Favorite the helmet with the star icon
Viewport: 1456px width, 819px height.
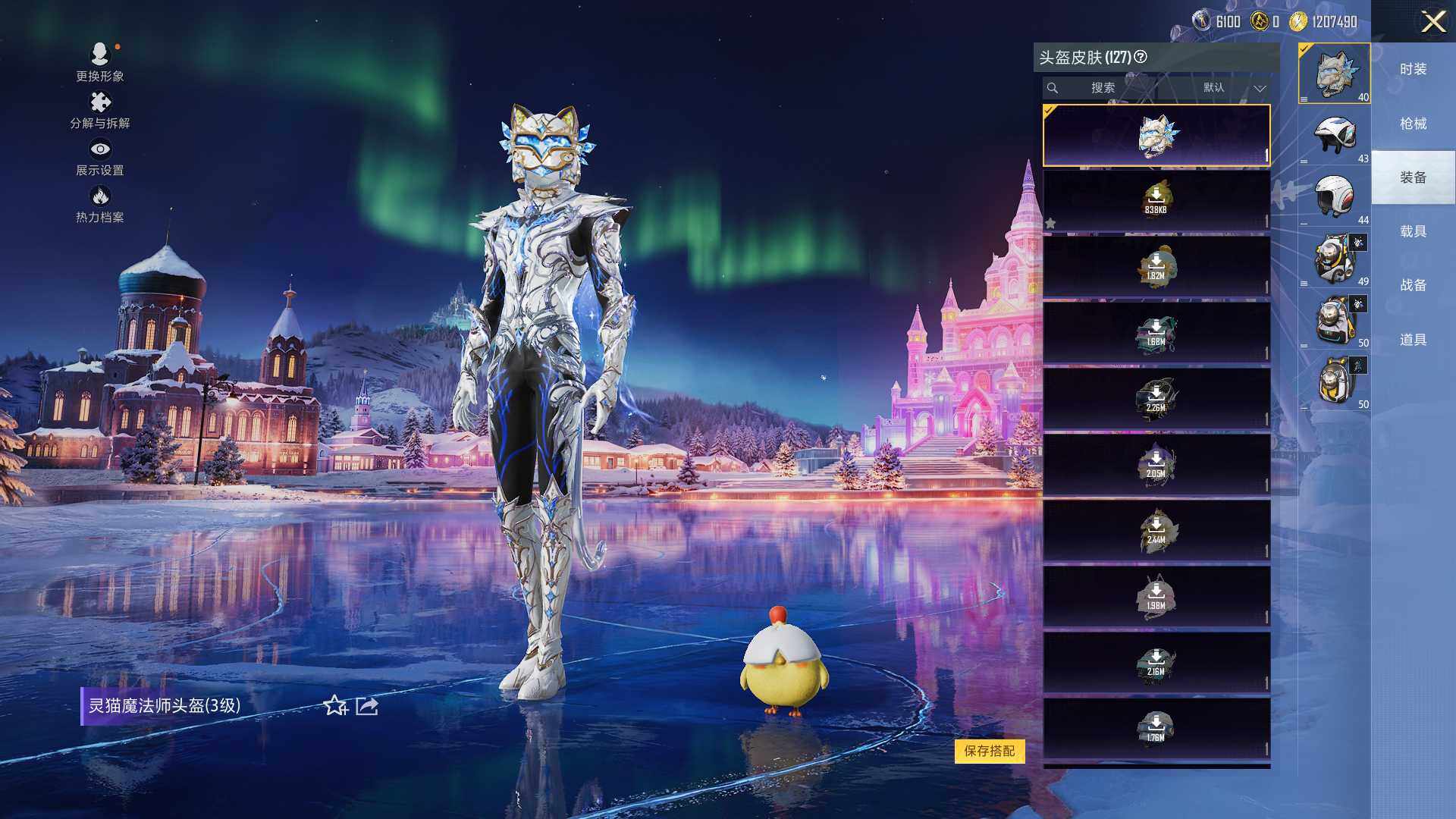[x=335, y=706]
